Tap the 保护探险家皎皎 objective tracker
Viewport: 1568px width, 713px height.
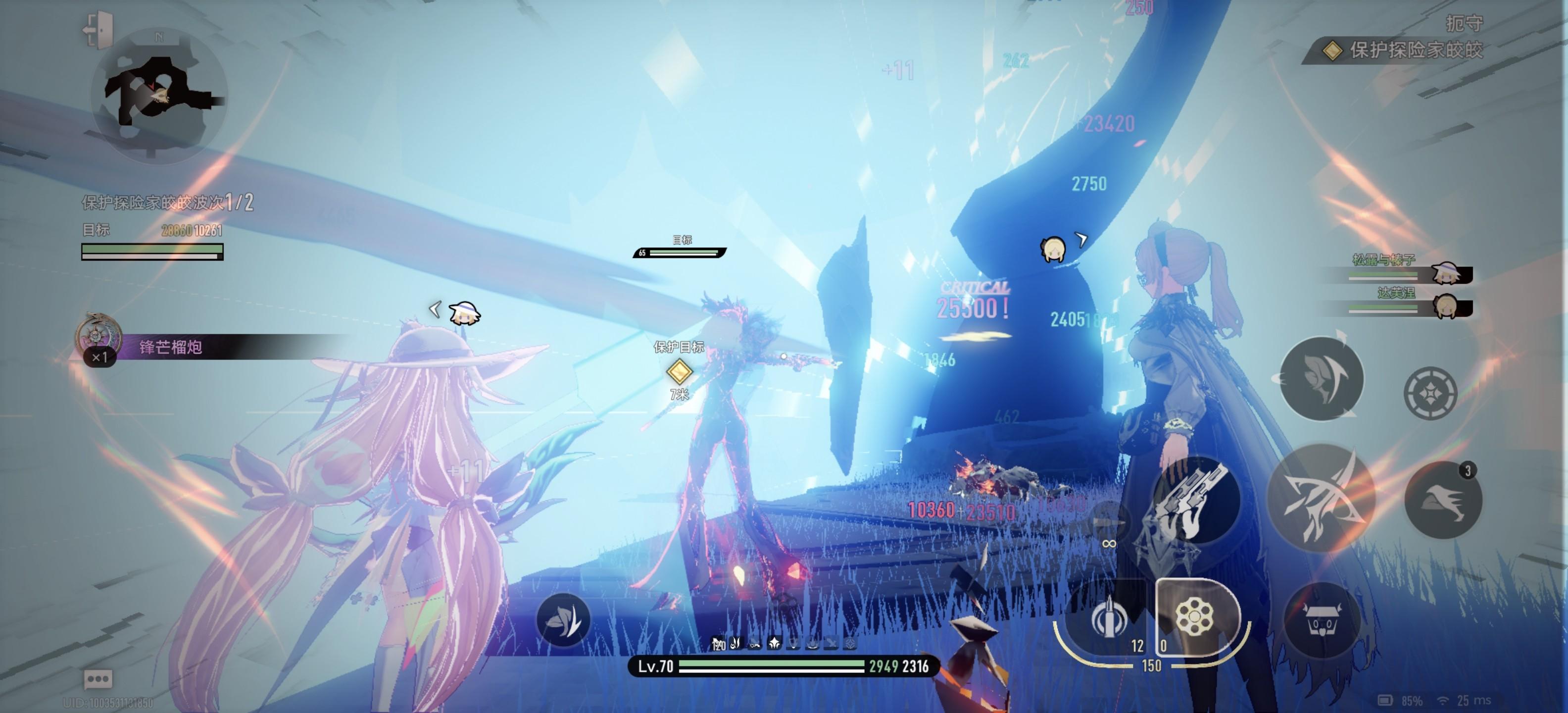pyautogui.click(x=1406, y=50)
